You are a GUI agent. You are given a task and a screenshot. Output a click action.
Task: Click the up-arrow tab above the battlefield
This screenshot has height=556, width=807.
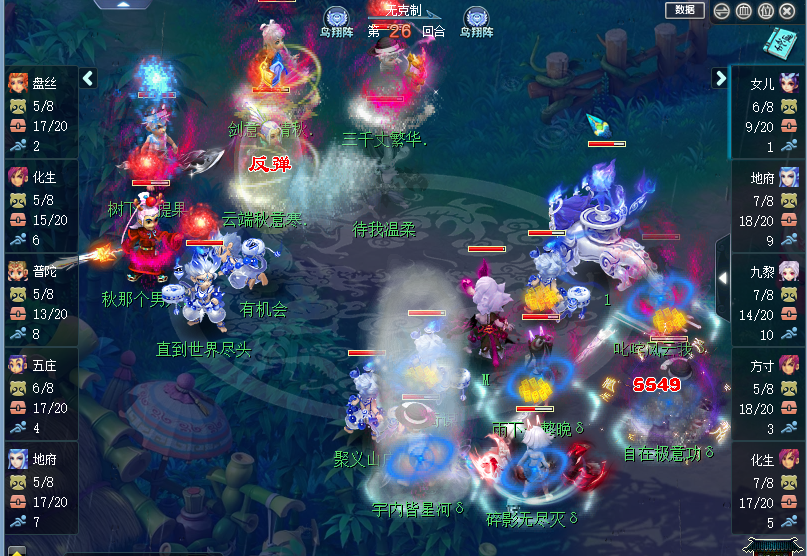pos(122,4)
